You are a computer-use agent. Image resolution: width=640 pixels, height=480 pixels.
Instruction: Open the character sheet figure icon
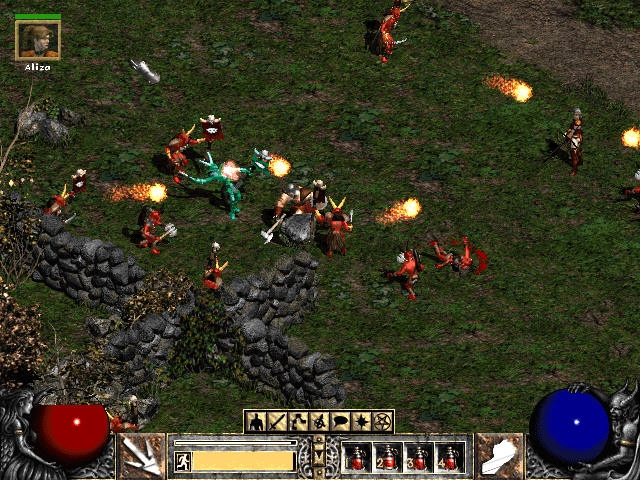click(x=256, y=421)
